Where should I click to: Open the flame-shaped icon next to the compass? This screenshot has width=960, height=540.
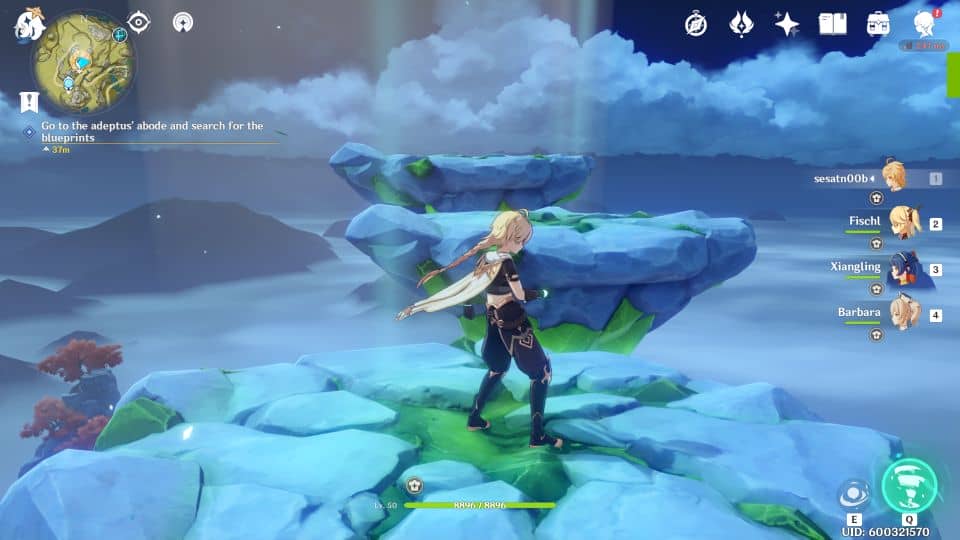[741, 24]
